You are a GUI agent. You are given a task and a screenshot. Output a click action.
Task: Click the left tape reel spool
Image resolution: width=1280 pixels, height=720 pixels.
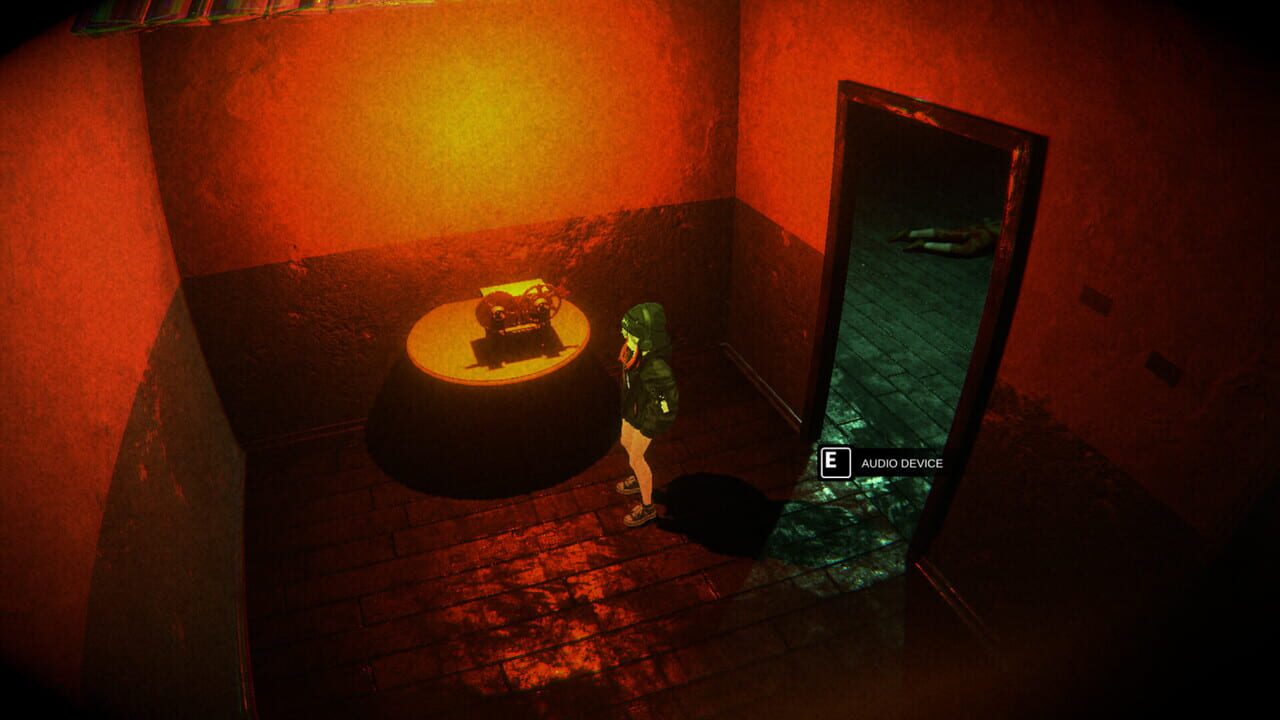click(x=498, y=308)
